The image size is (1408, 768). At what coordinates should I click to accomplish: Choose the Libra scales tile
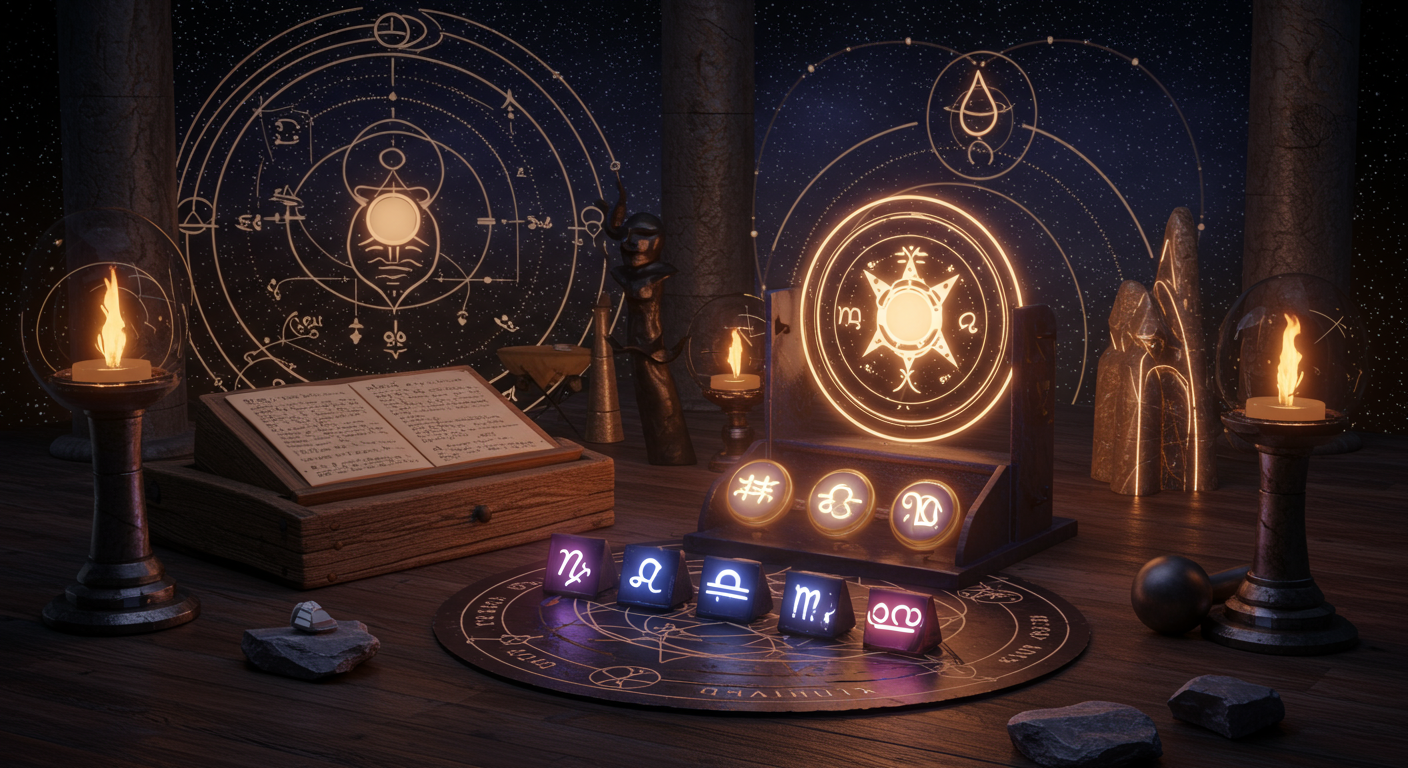pos(733,587)
